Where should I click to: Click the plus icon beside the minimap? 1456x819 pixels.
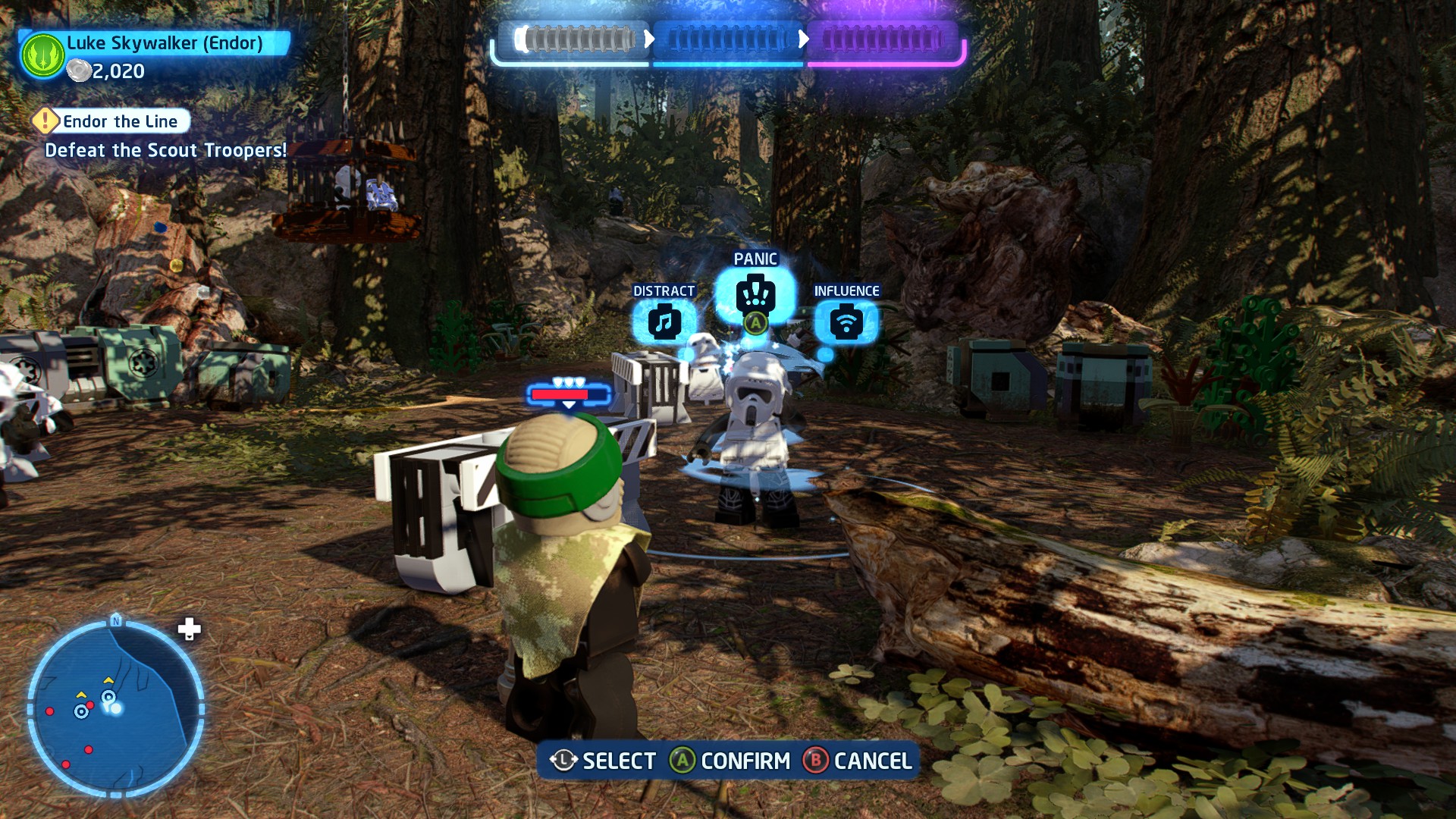click(189, 629)
